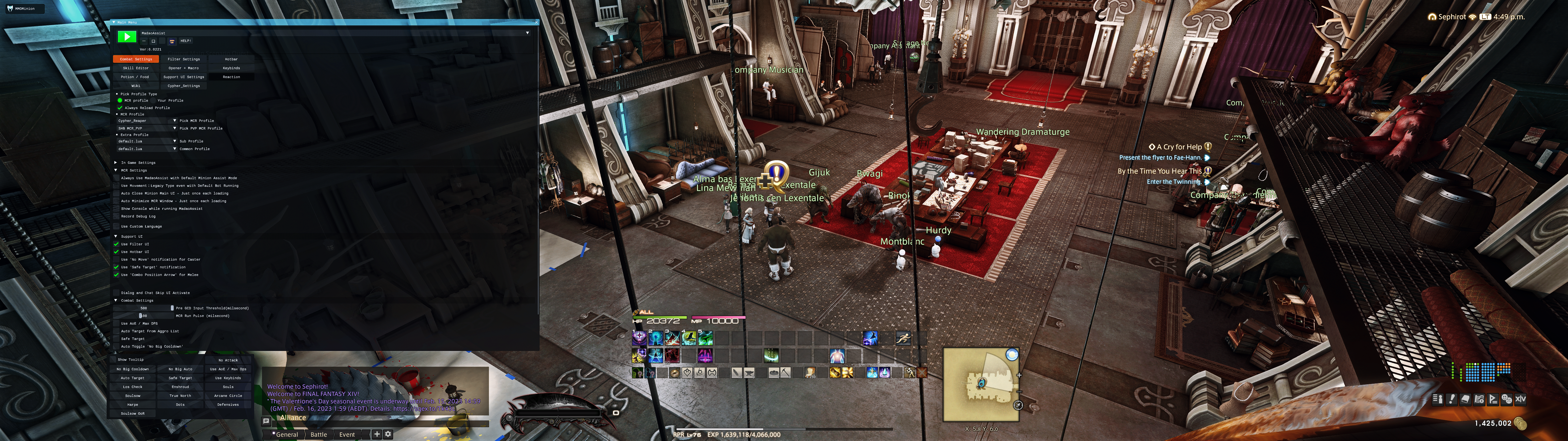Switch to the Keybinds section
1568x441 pixels.
pos(231,68)
